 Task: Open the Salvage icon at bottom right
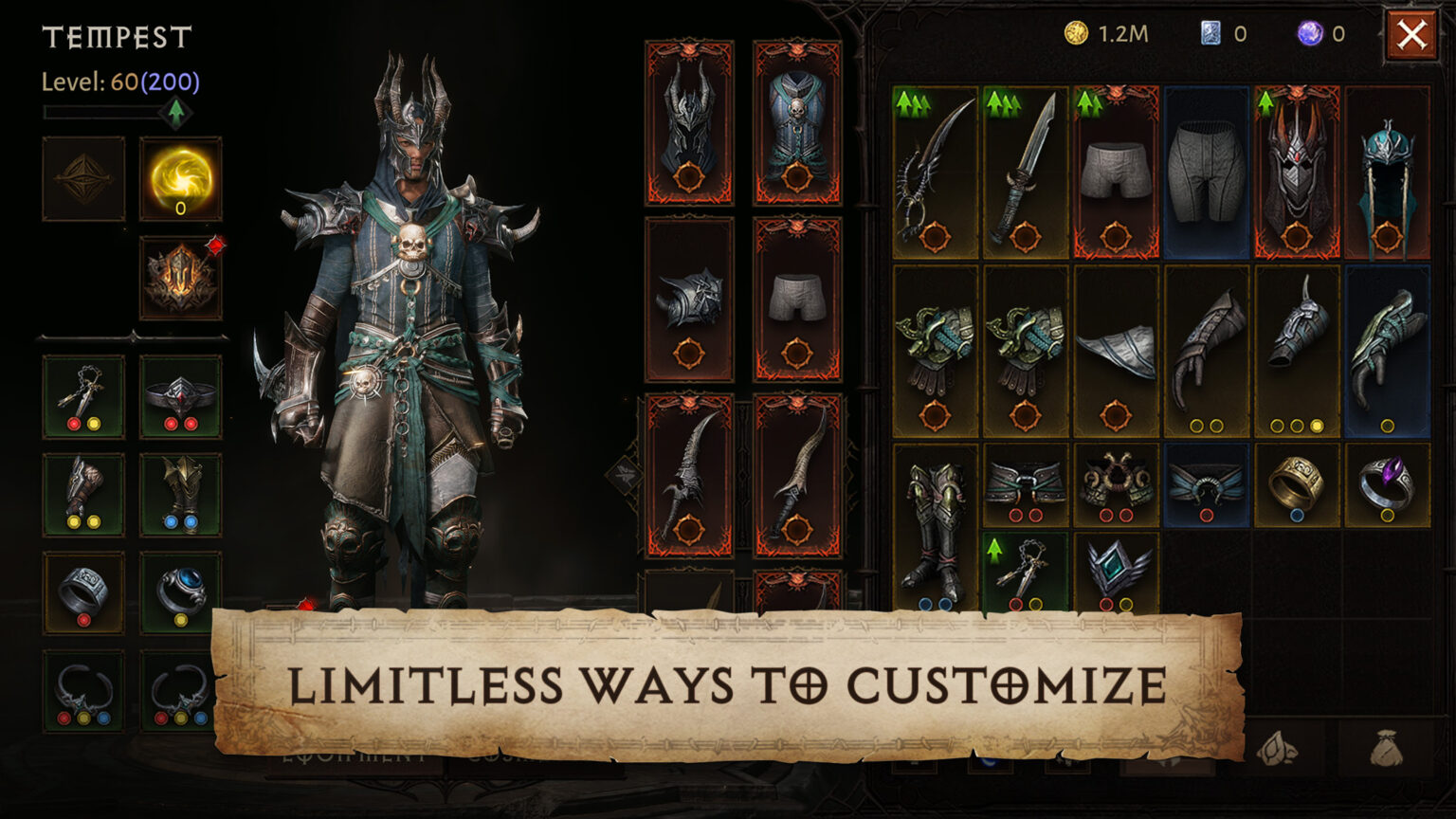tap(1277, 747)
